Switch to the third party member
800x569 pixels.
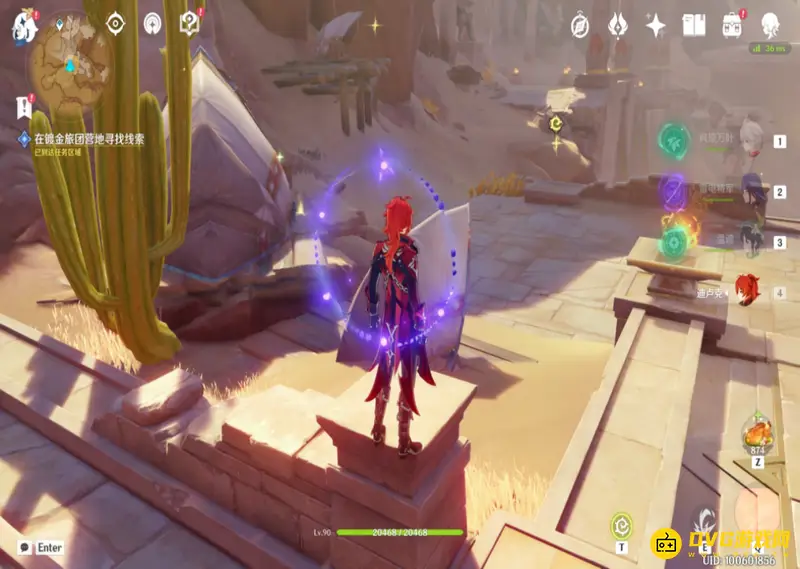pyautogui.click(x=752, y=242)
